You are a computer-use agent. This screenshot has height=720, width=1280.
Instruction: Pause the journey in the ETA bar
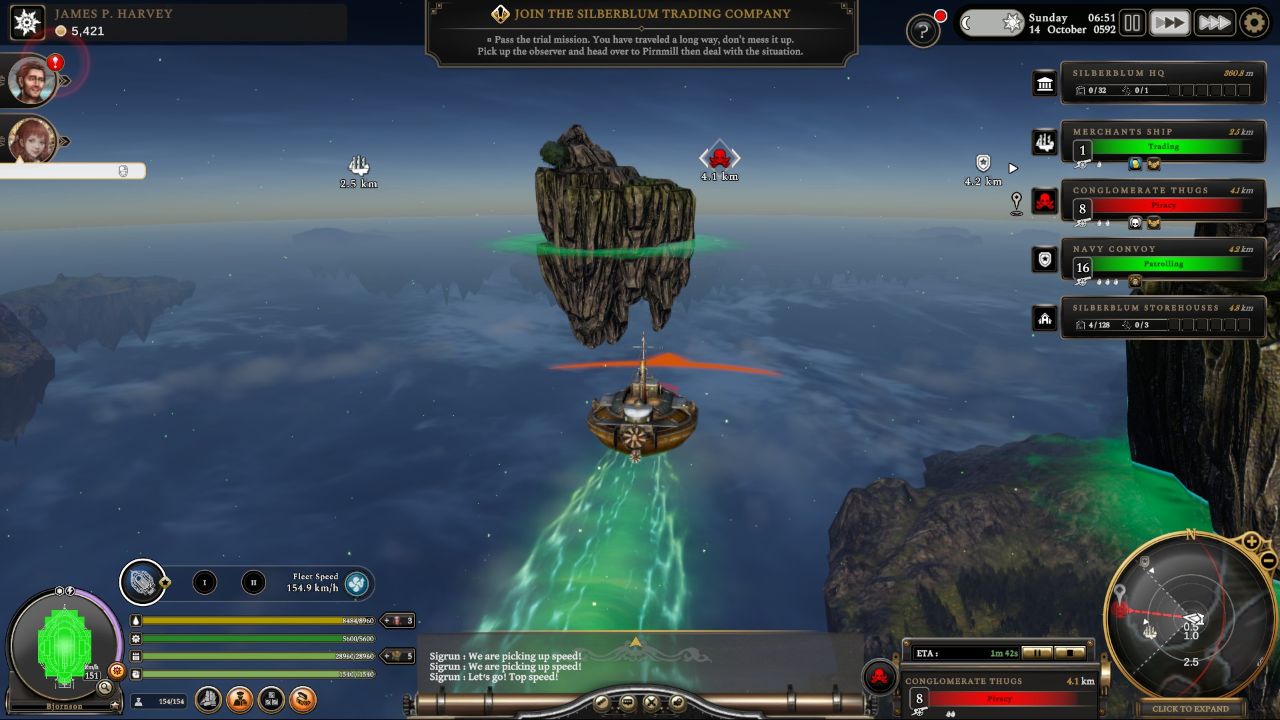click(1037, 654)
